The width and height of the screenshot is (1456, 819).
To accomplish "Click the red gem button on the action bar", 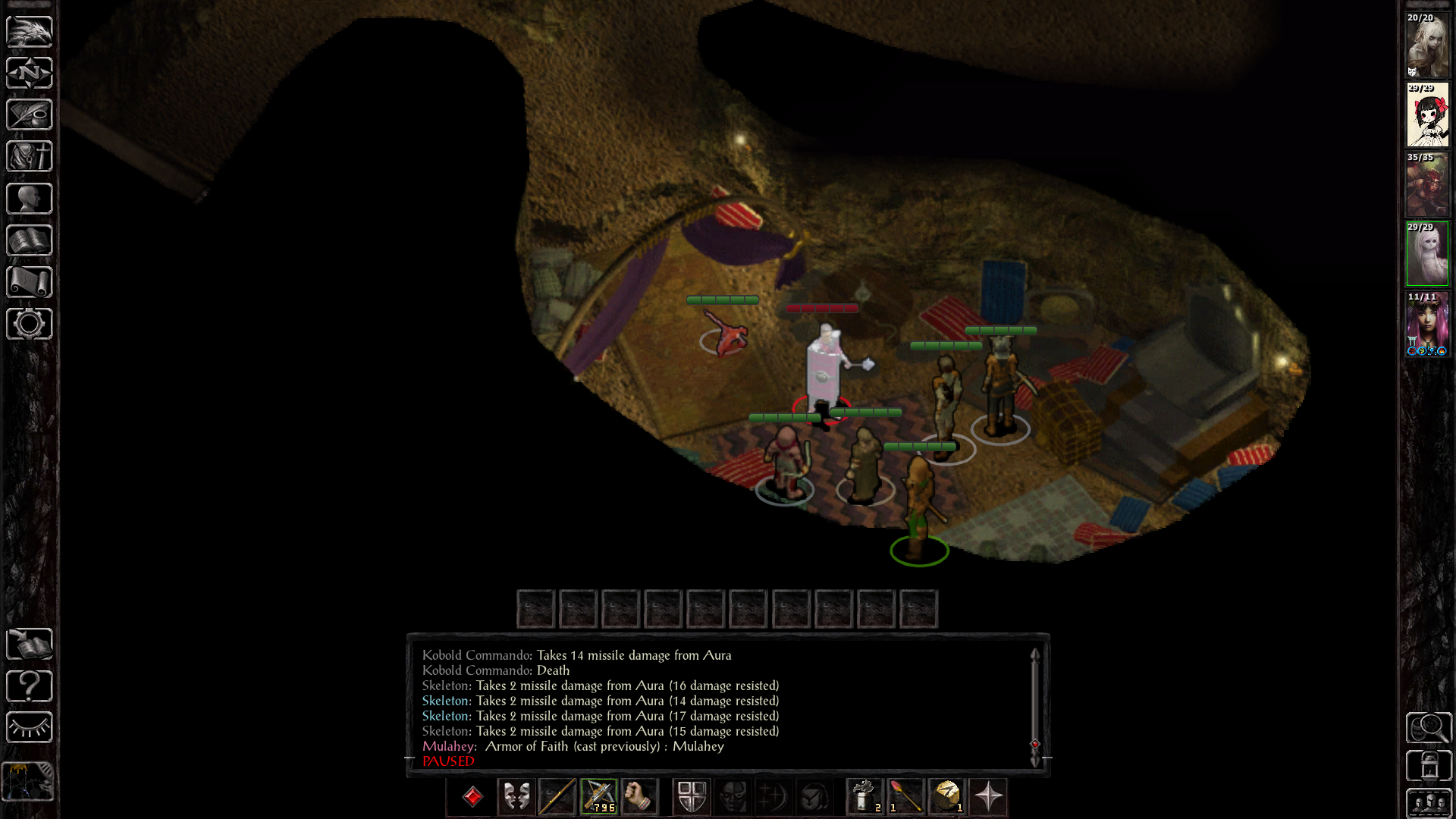I will pyautogui.click(x=472, y=797).
